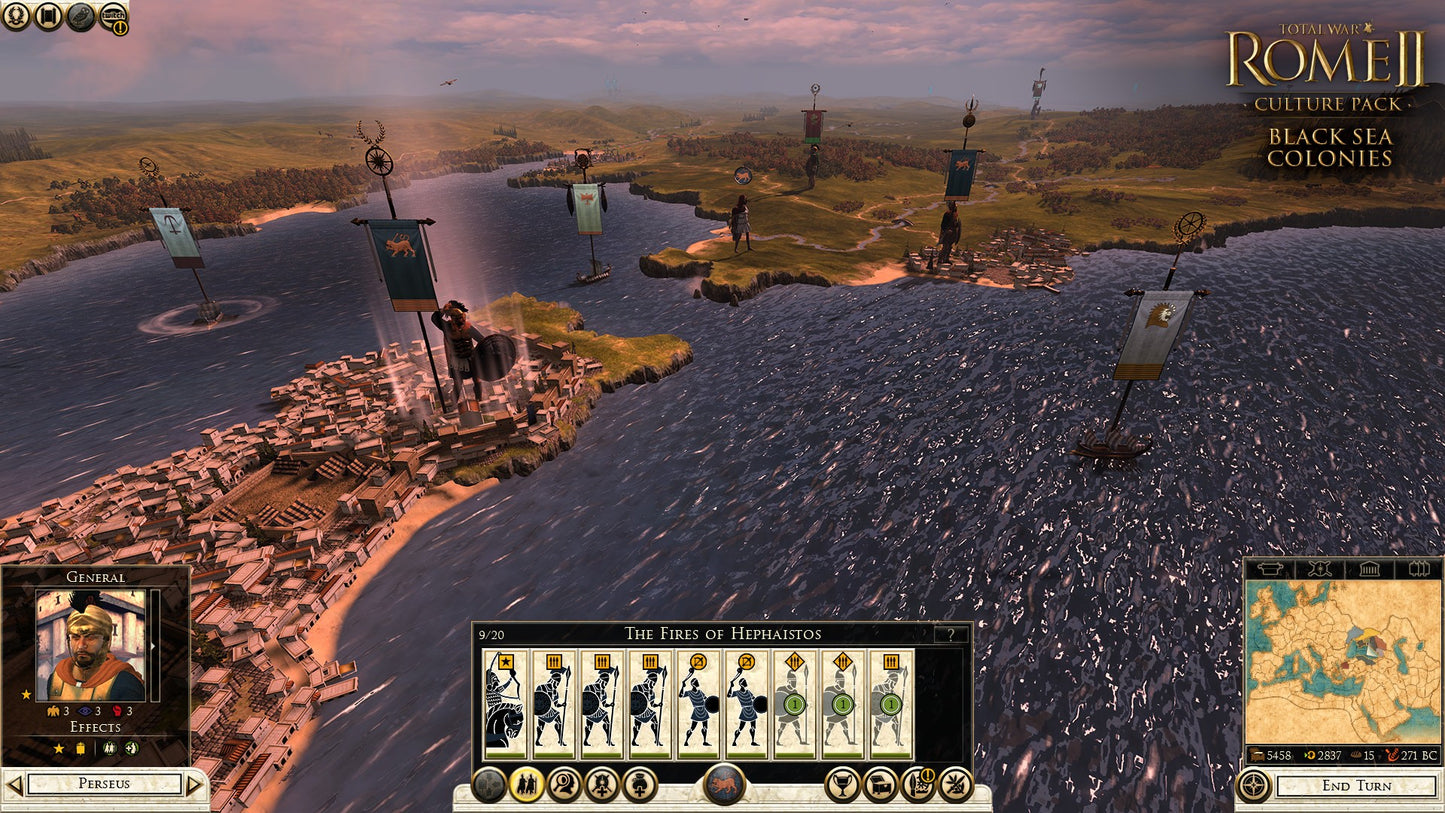
Task: Open the Twitch streaming button
Action: pyautogui.click(x=113, y=16)
